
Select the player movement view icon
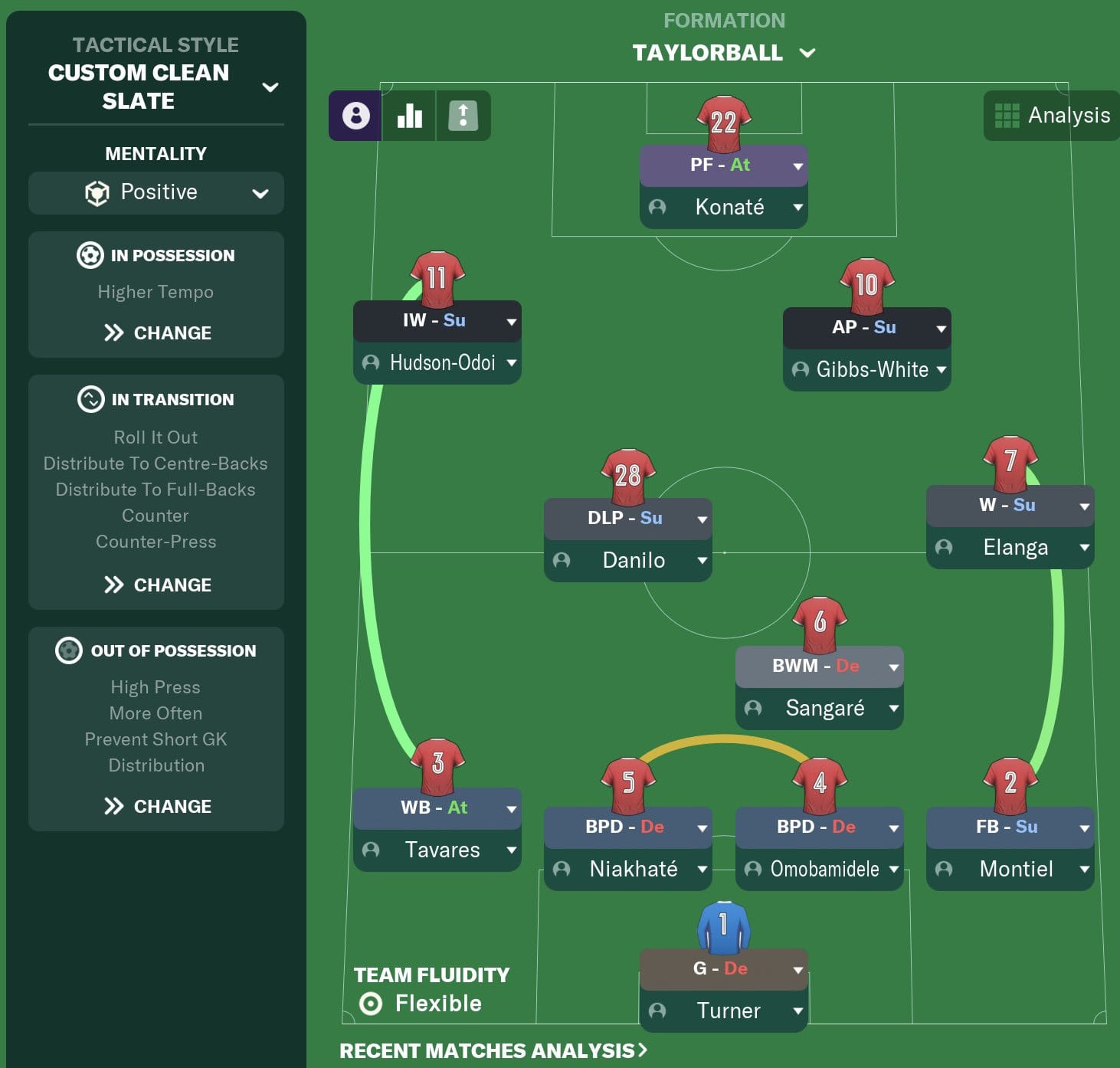(x=463, y=116)
